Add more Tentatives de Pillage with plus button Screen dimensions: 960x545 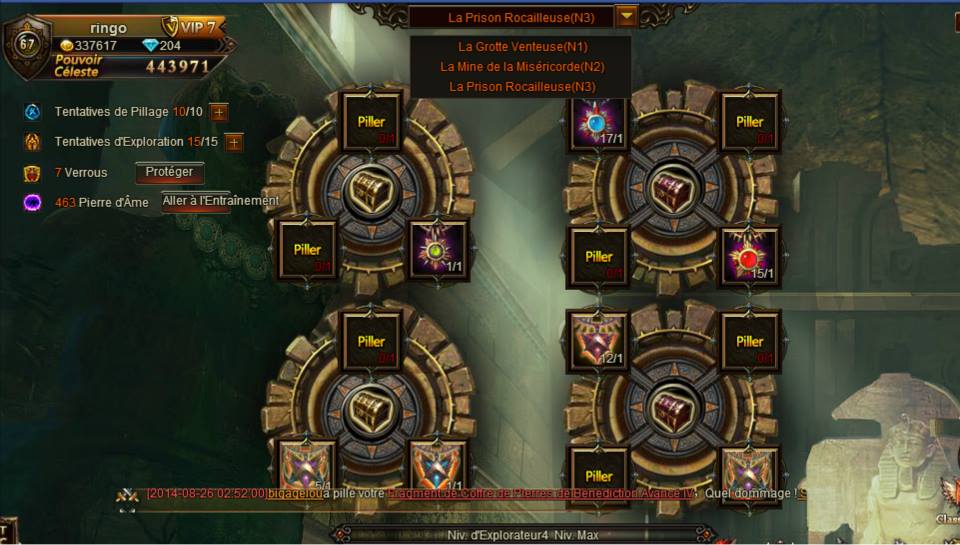click(x=219, y=112)
